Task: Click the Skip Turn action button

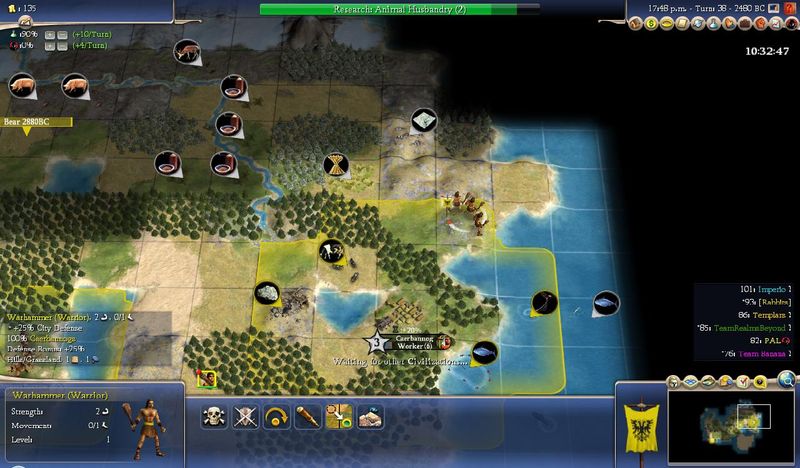Action: pyautogui.click(x=276, y=417)
